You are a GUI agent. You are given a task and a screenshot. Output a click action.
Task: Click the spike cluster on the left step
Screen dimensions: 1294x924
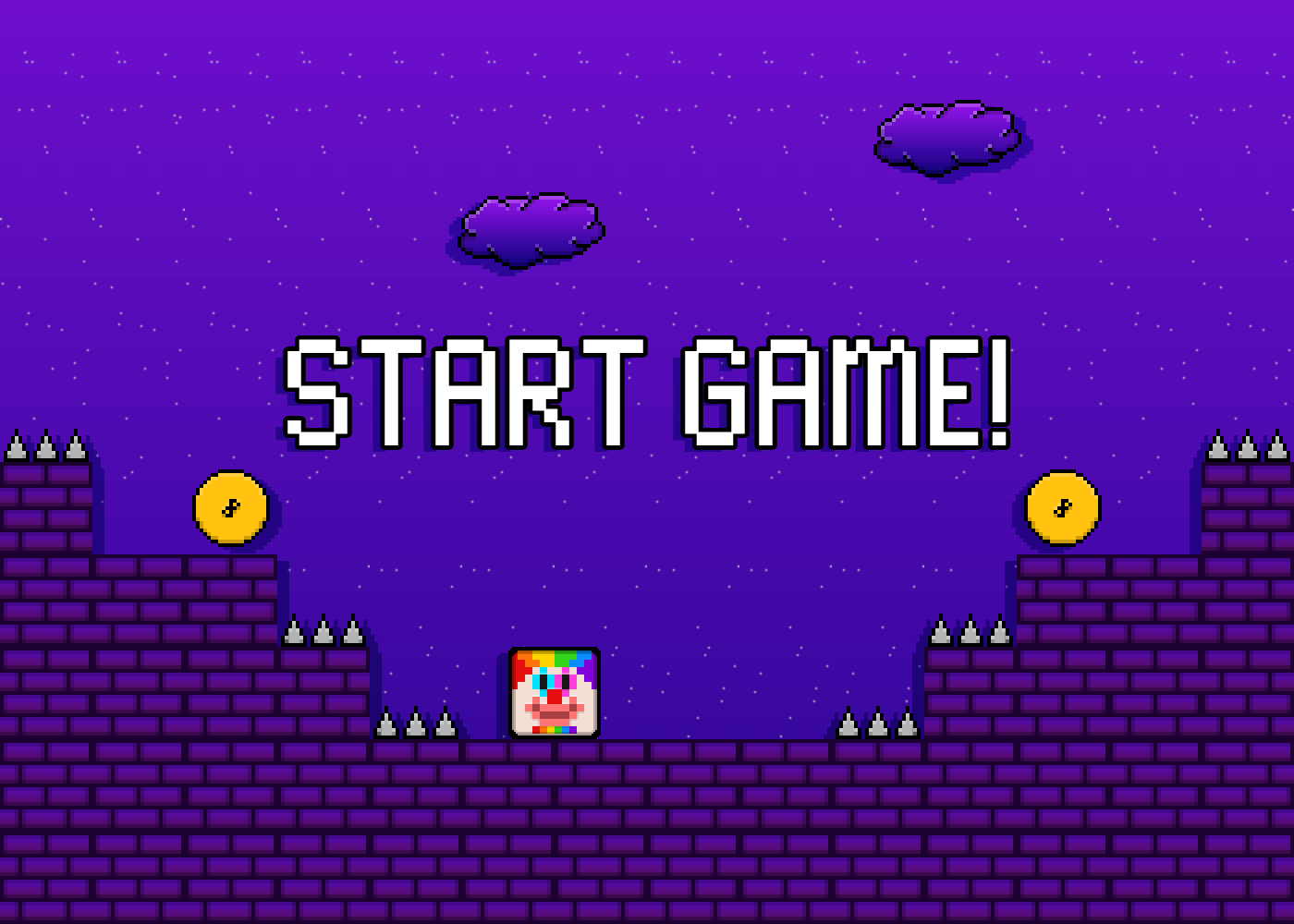[323, 634]
